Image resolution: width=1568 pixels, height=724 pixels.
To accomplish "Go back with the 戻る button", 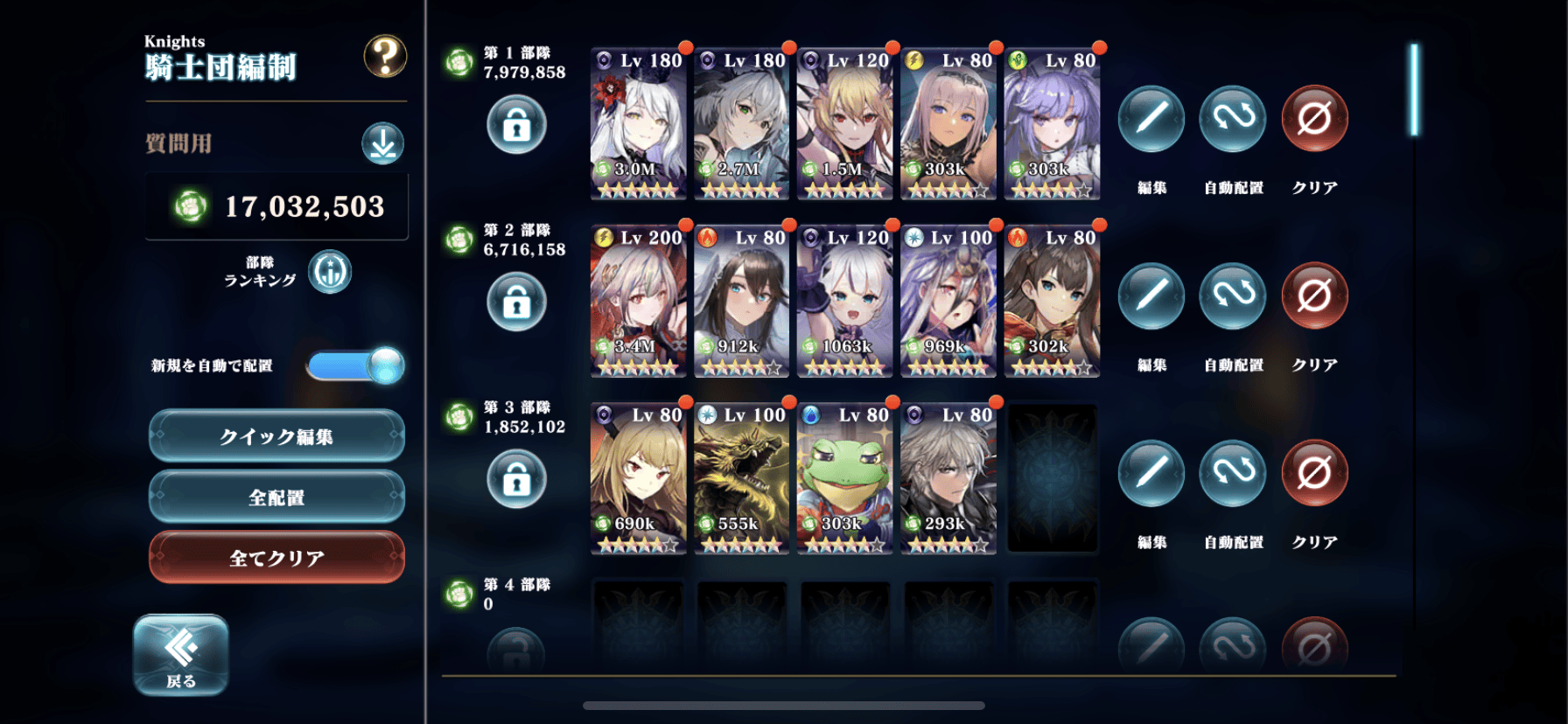I will tap(181, 655).
